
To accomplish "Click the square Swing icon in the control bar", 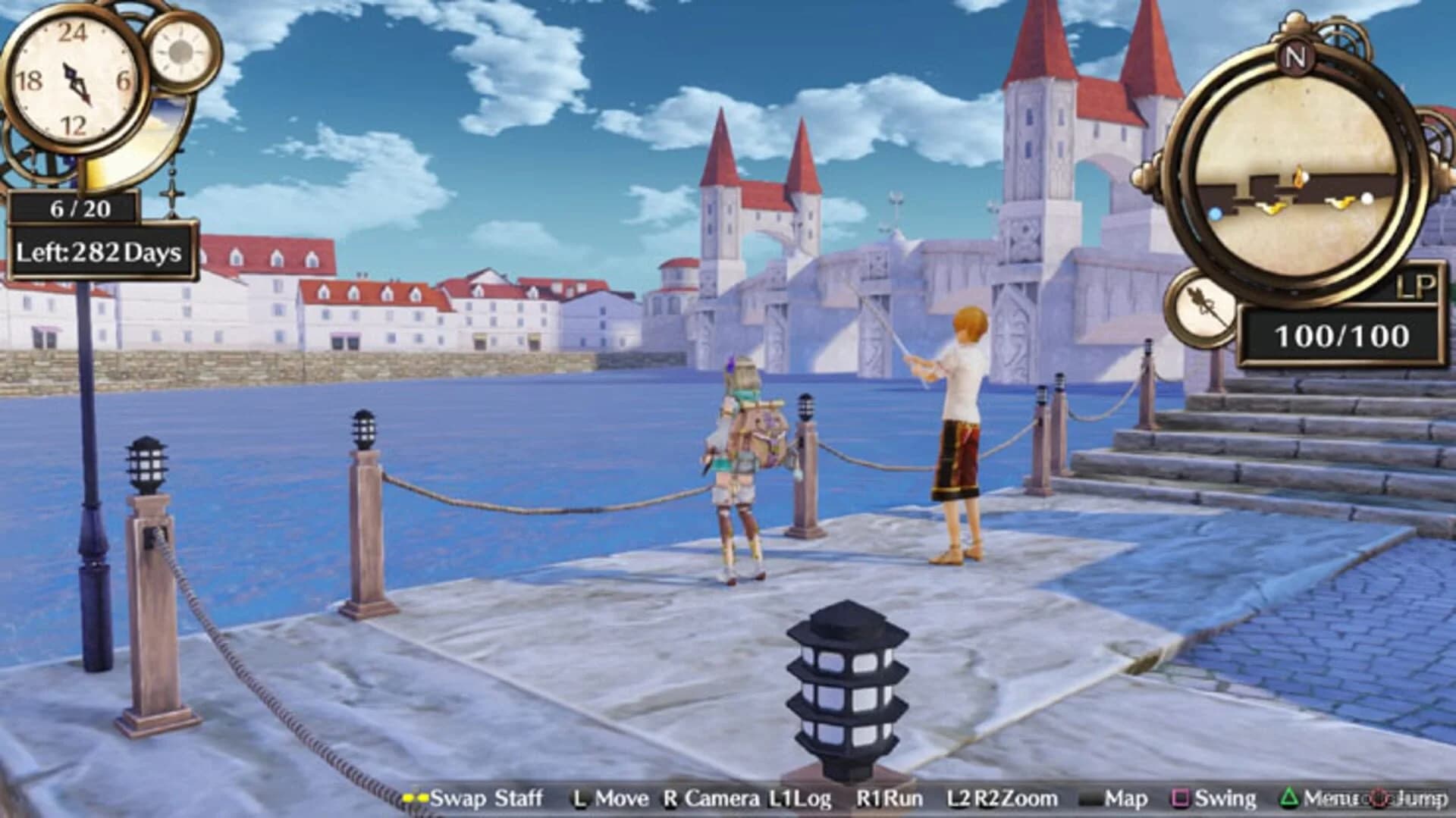I will pos(1181,798).
